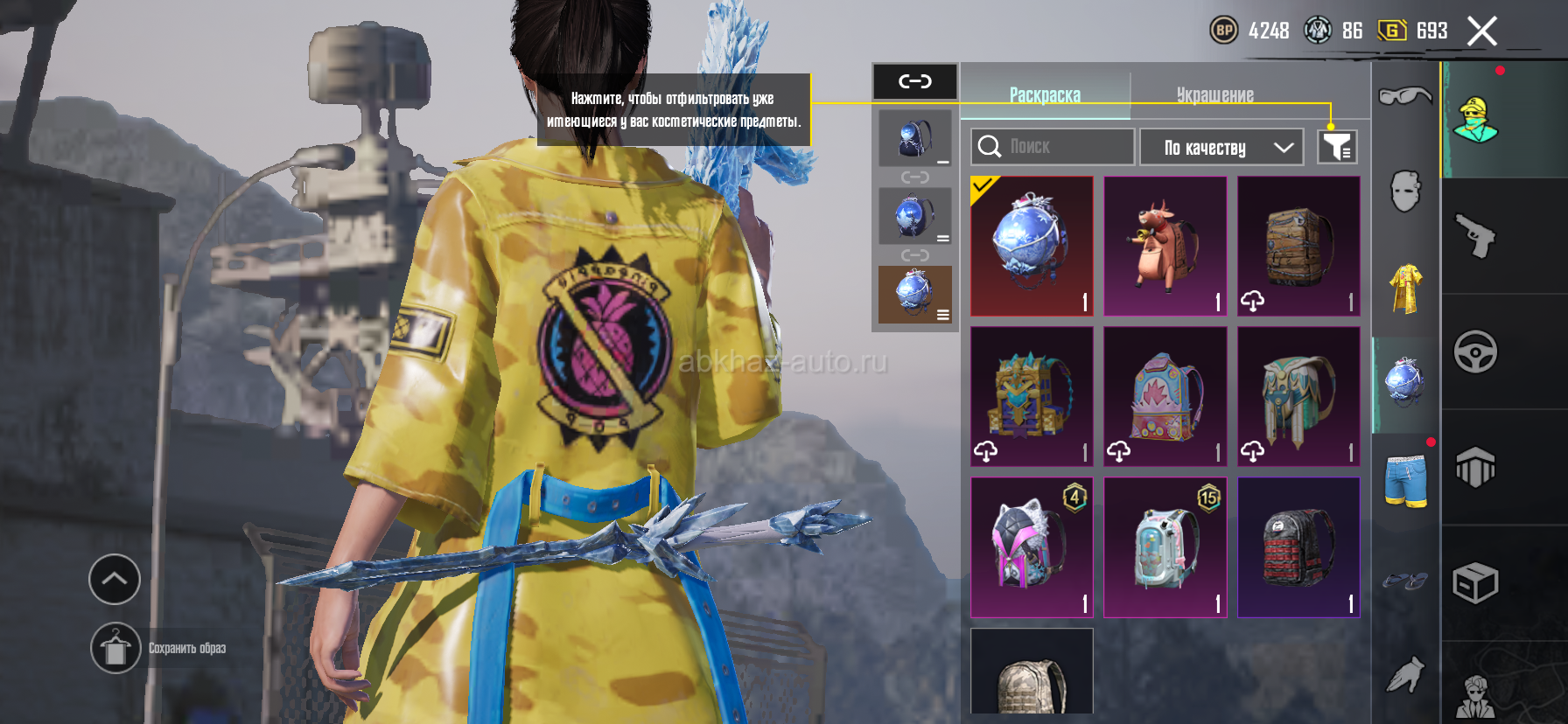1568x724 pixels.
Task: Switch to the Раскраска tab
Action: (x=1045, y=94)
